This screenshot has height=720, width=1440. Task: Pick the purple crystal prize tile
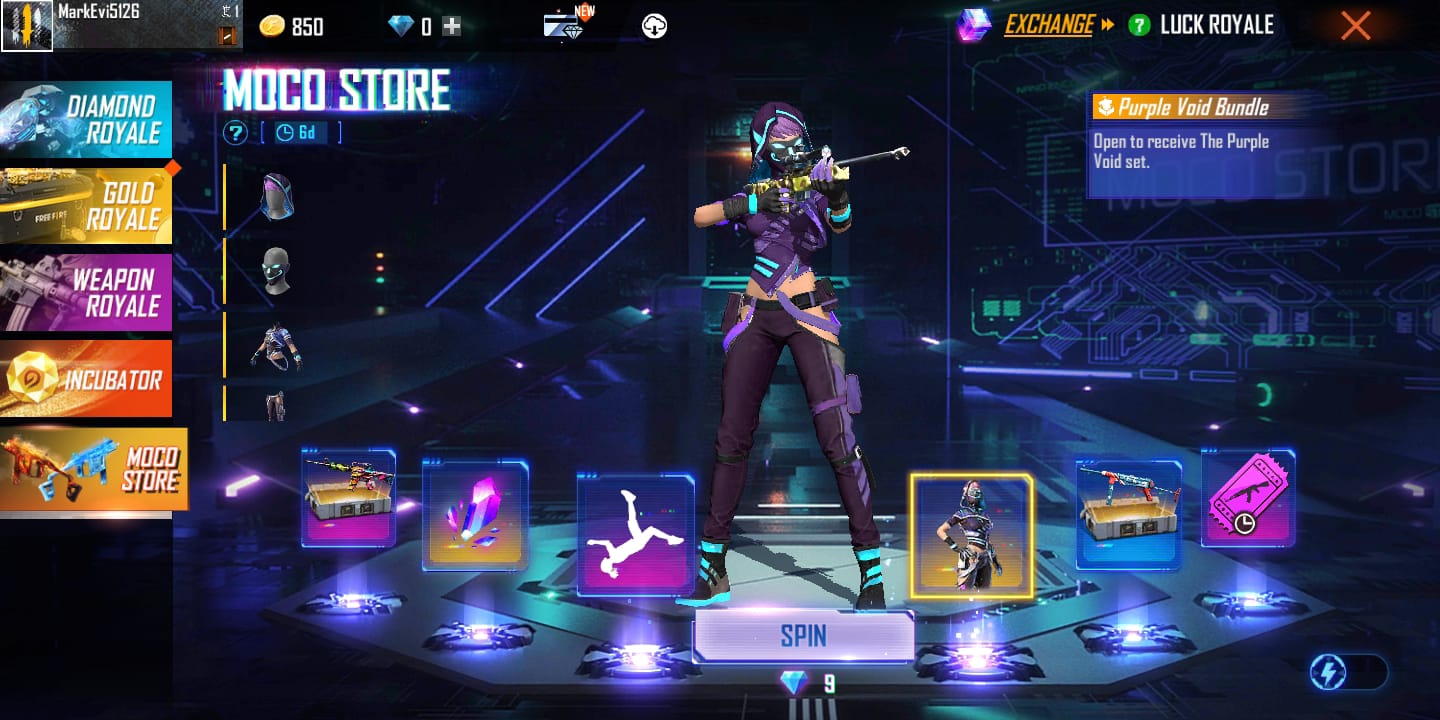click(475, 515)
